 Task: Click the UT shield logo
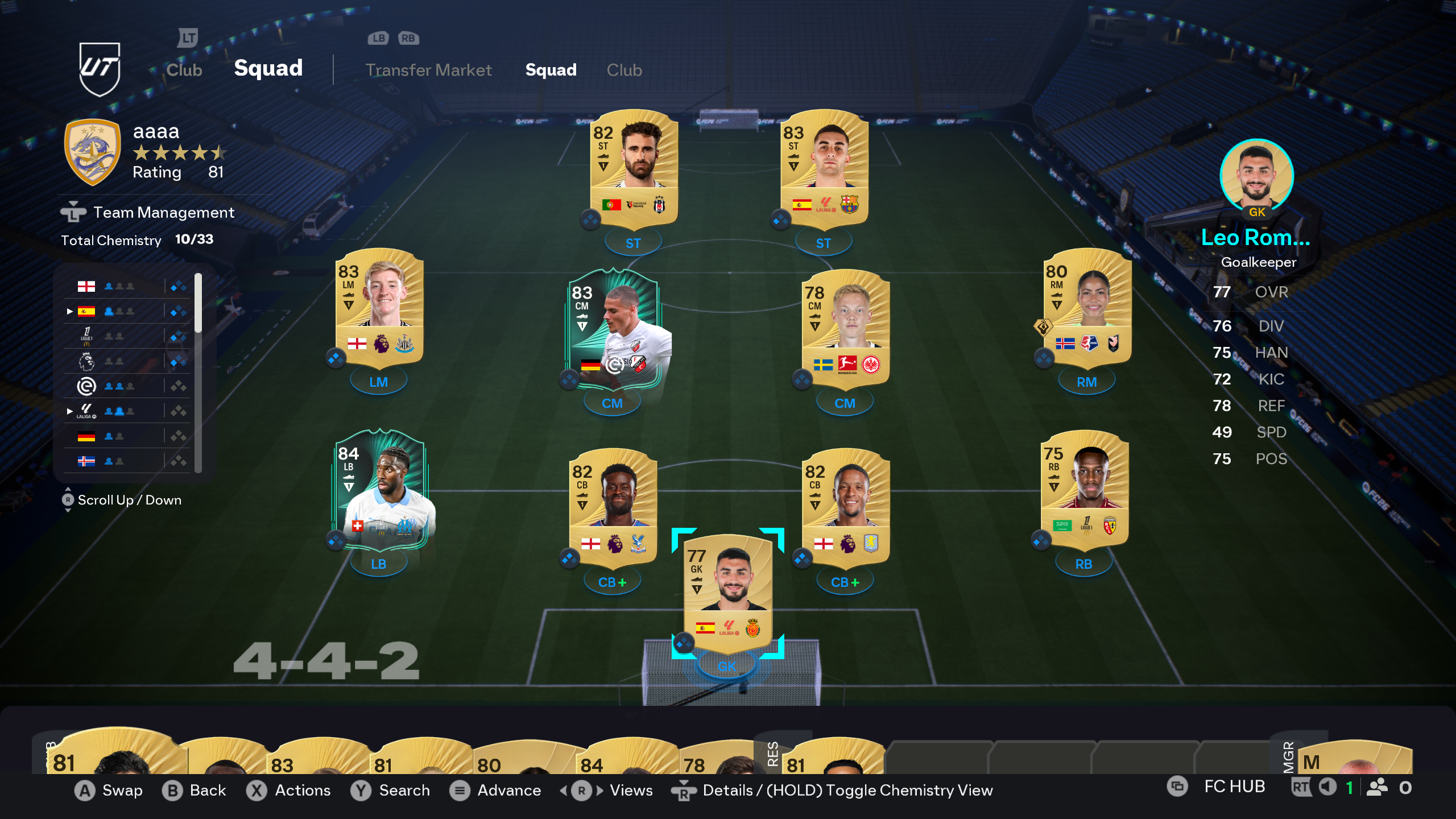(x=100, y=69)
